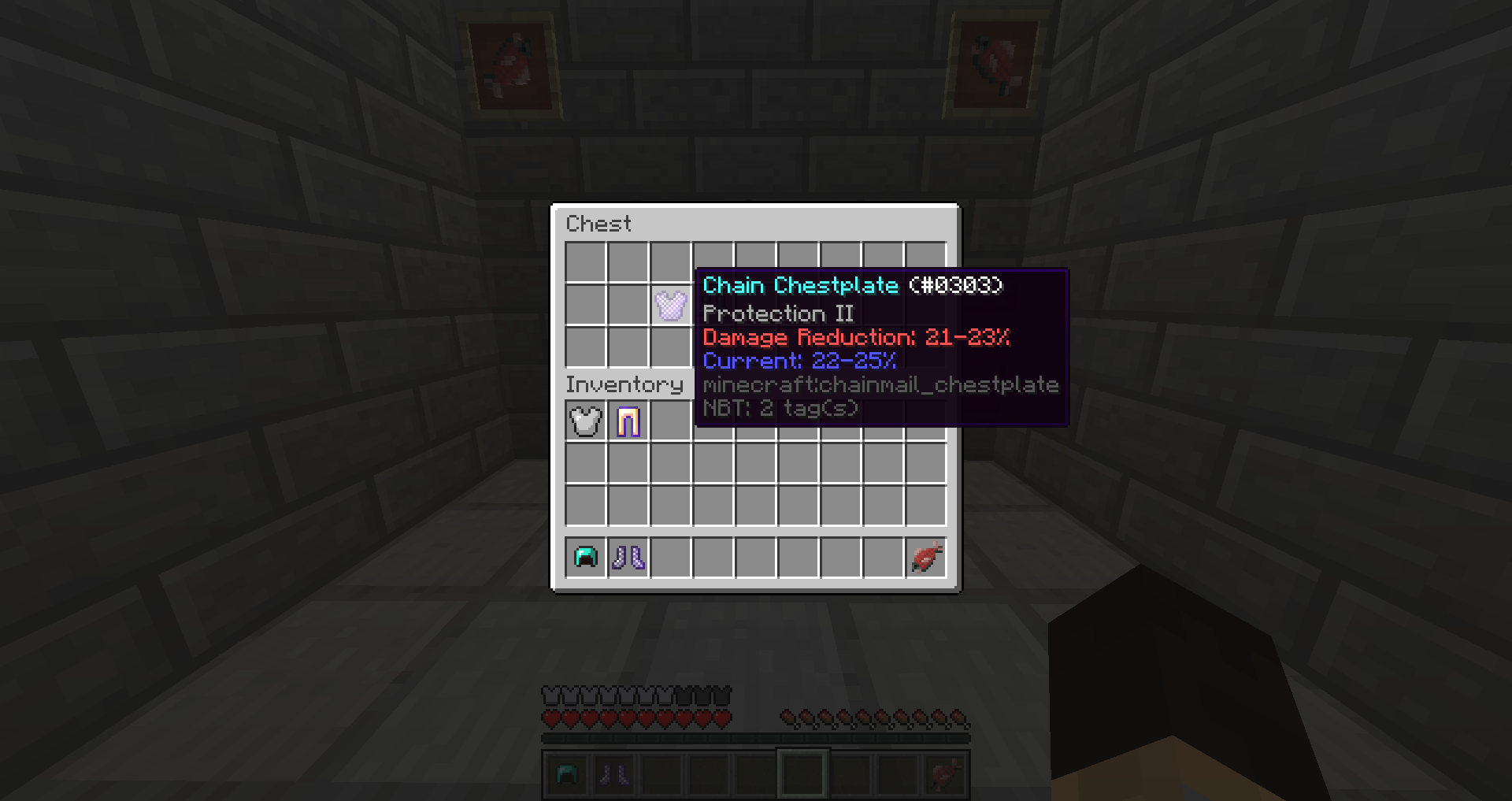The height and width of the screenshot is (801, 1512).
Task: Select the enchanted chainmail boots
Action: pyautogui.click(x=628, y=558)
